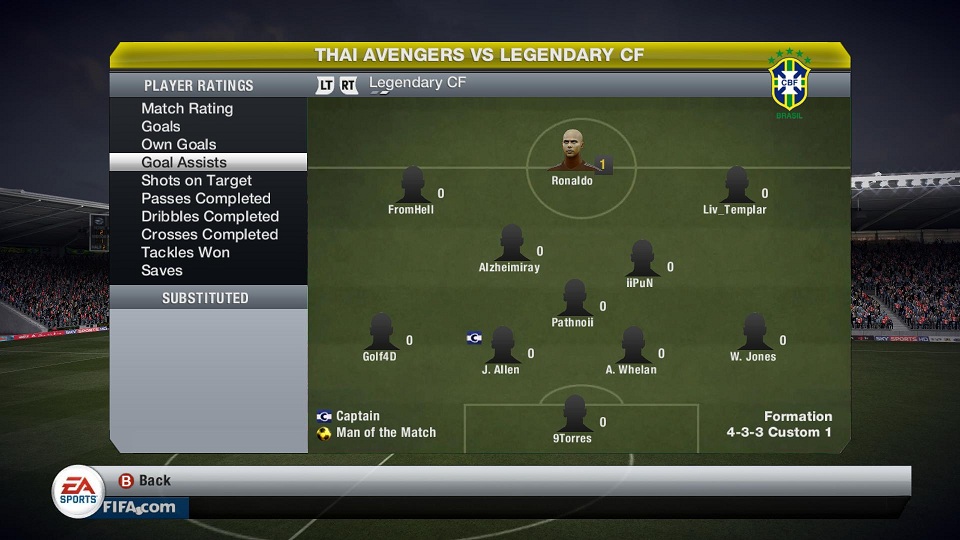Screen dimensions: 960x540
Task: Pick W. Jones on the pitch
Action: pos(753,333)
